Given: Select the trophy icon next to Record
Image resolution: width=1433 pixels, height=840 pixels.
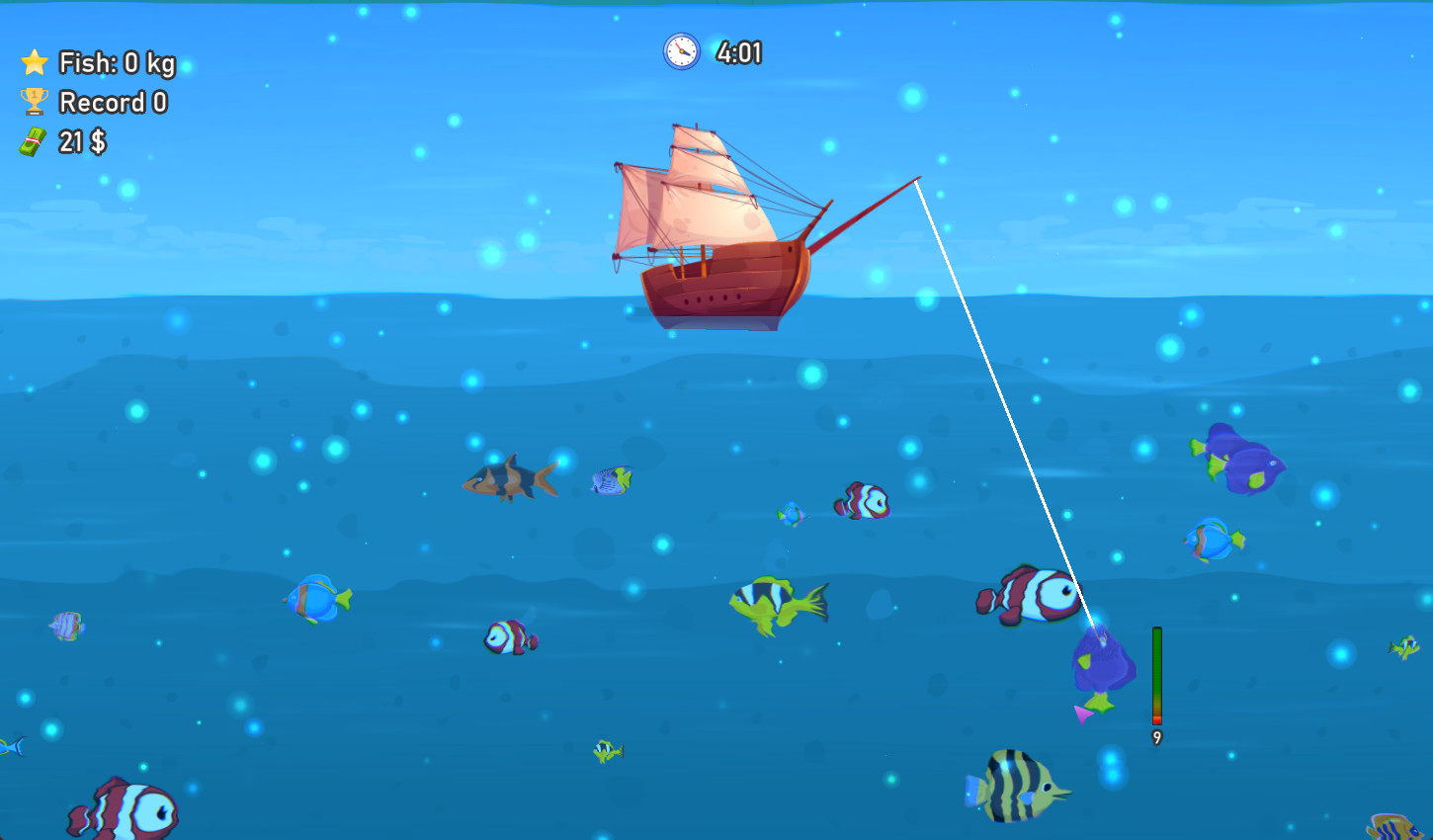Looking at the screenshot, I should pyautogui.click(x=35, y=102).
